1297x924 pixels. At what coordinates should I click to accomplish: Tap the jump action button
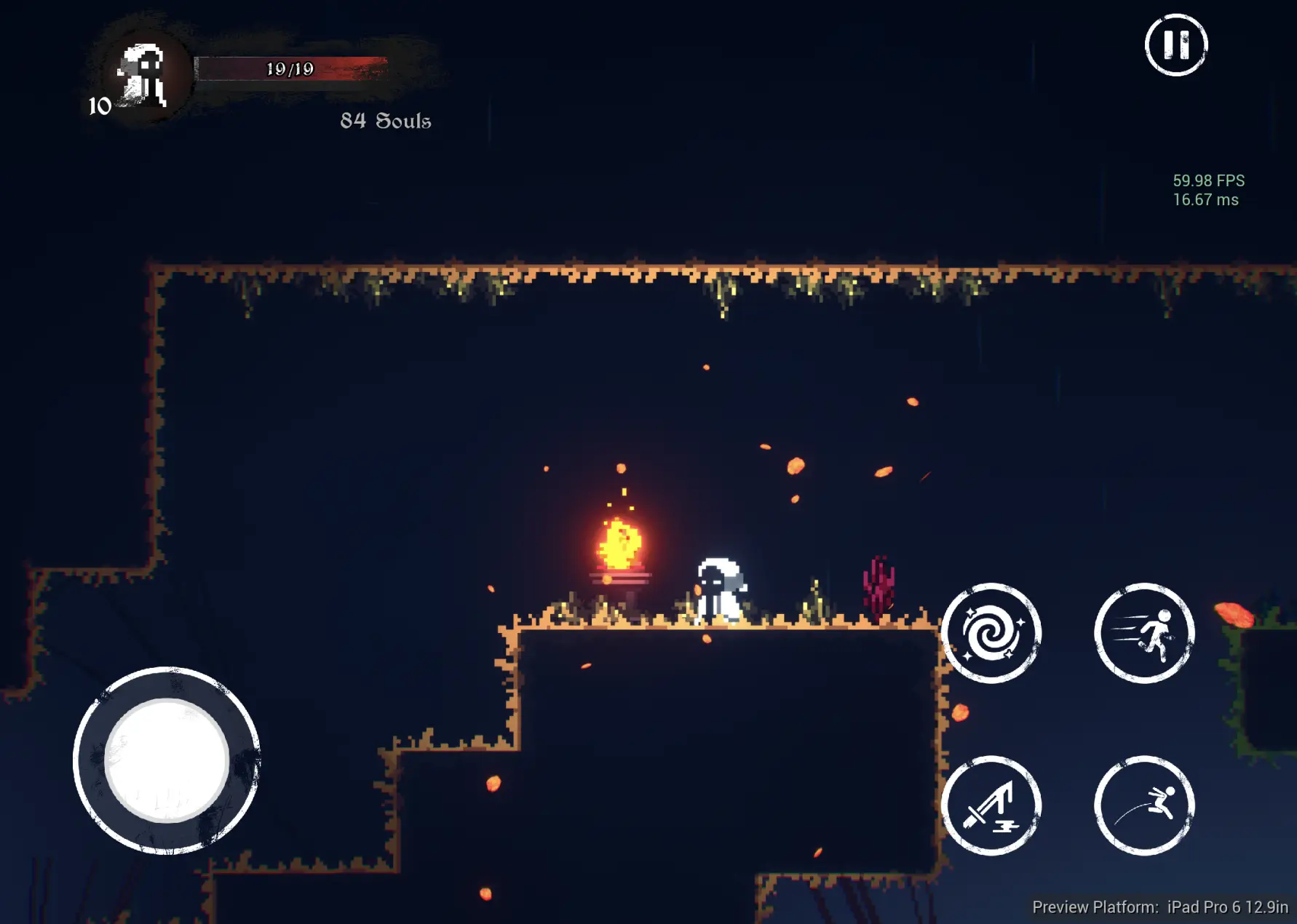(x=1144, y=805)
